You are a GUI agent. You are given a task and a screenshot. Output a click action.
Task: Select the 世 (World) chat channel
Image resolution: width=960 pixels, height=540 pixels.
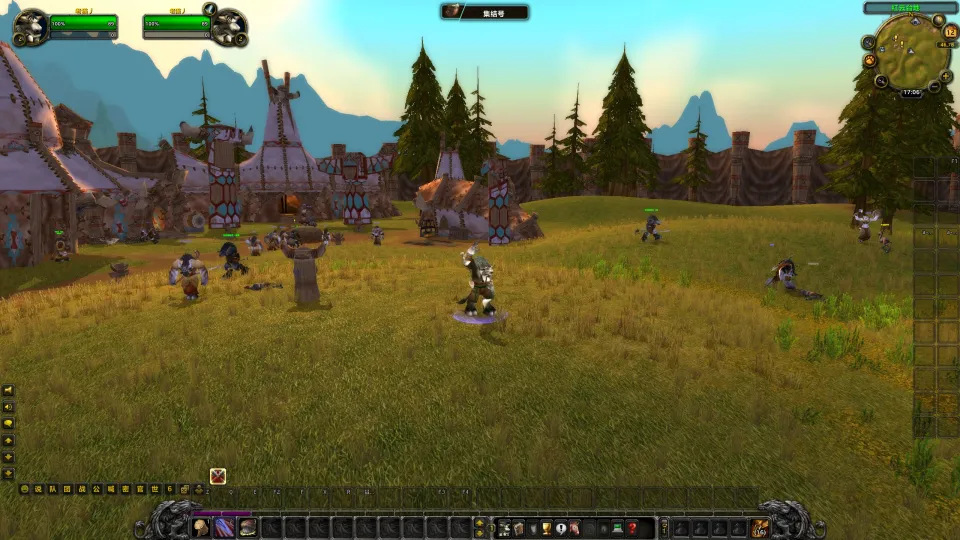pos(156,489)
